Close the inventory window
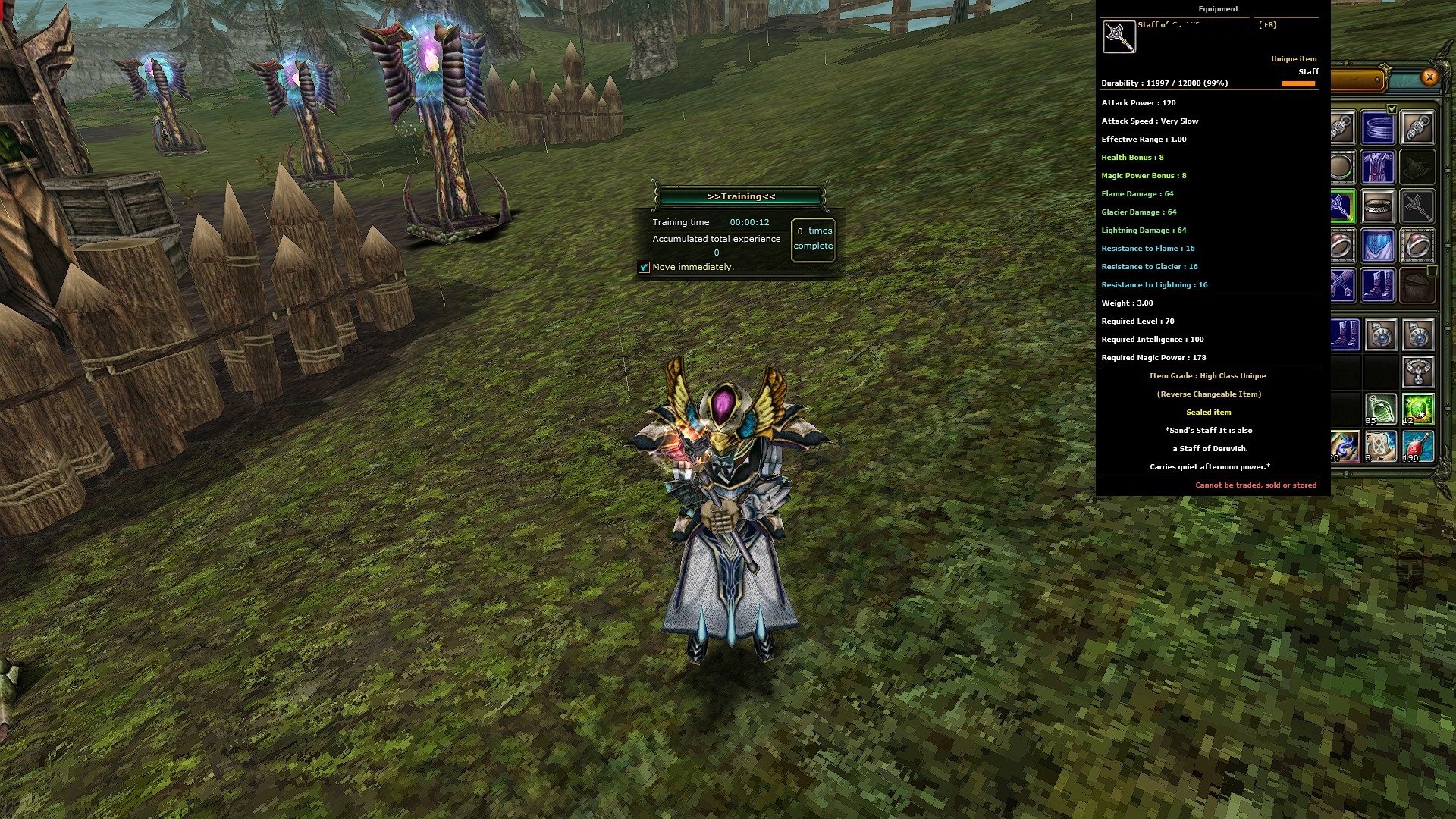Screen dimensions: 1456x819 1429,77
